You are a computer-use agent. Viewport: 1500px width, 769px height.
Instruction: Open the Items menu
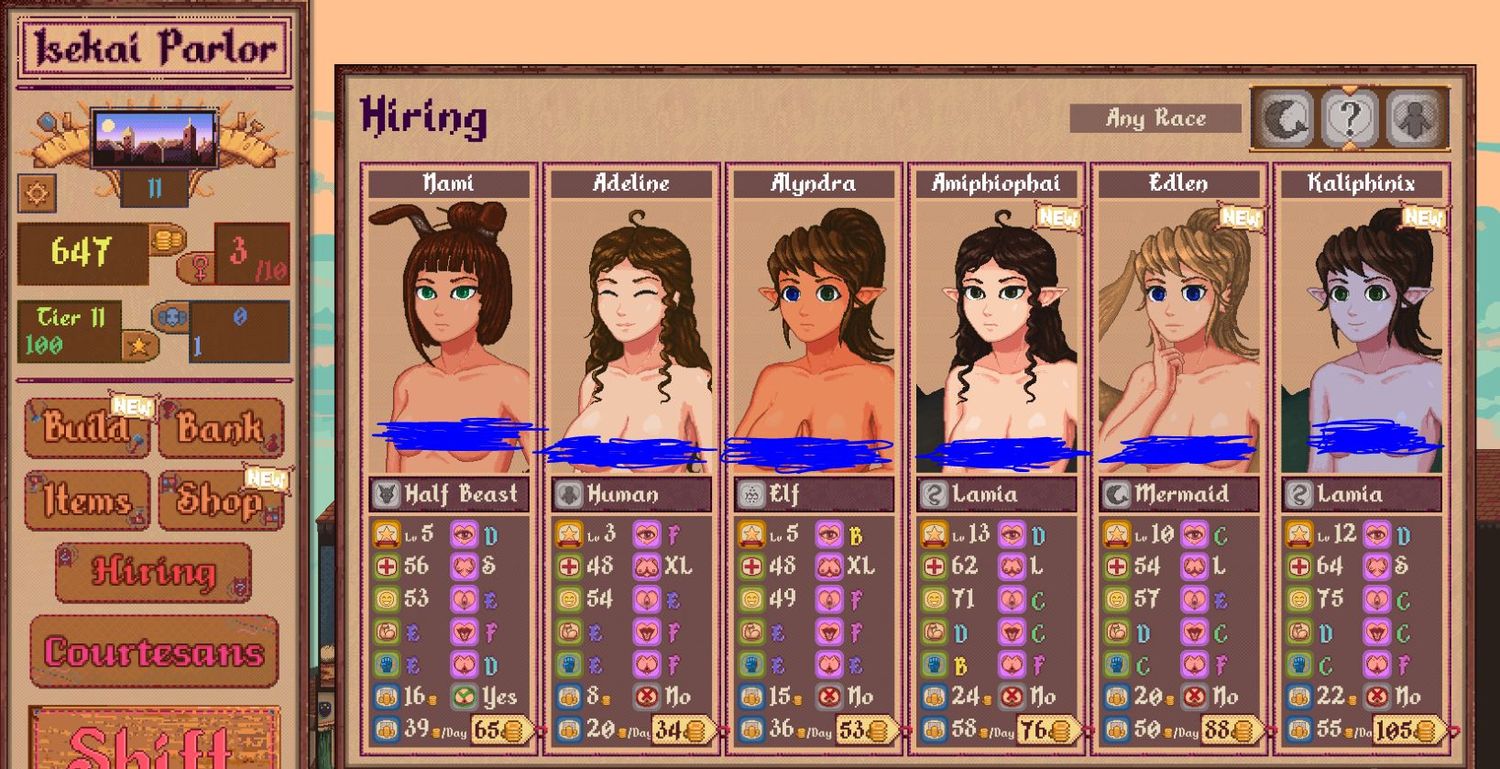[x=86, y=500]
